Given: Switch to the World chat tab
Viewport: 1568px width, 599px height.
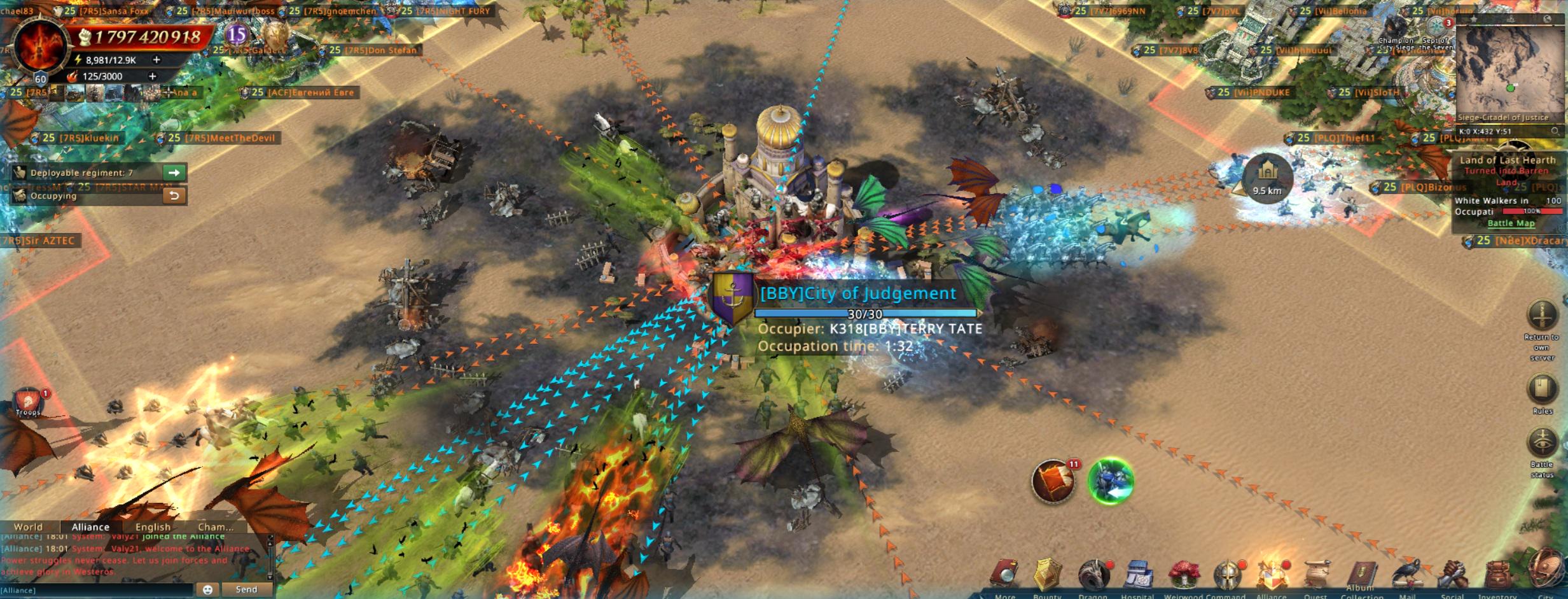Looking at the screenshot, I should click(x=29, y=527).
